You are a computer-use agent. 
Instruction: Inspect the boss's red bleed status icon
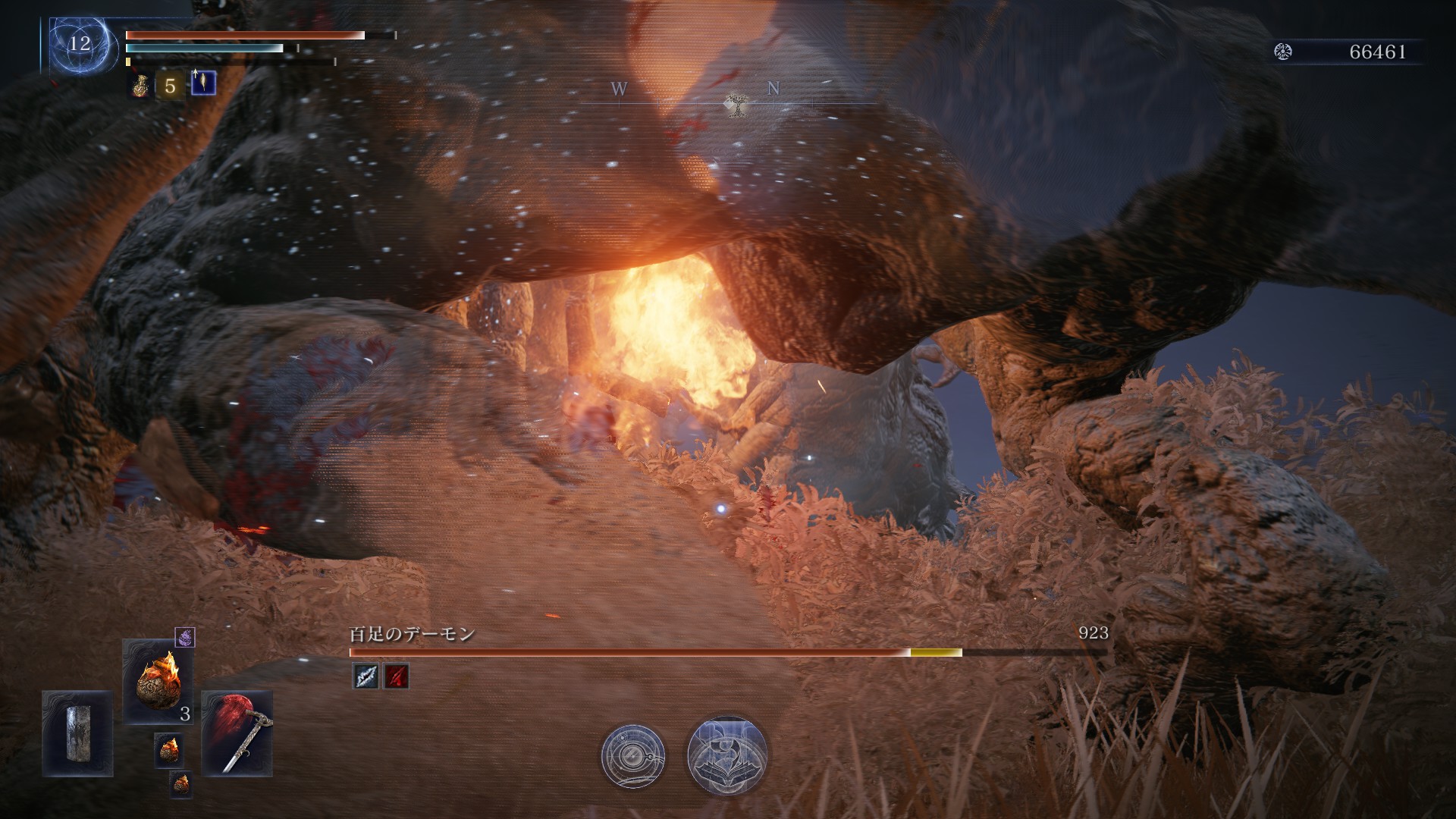coord(396,676)
